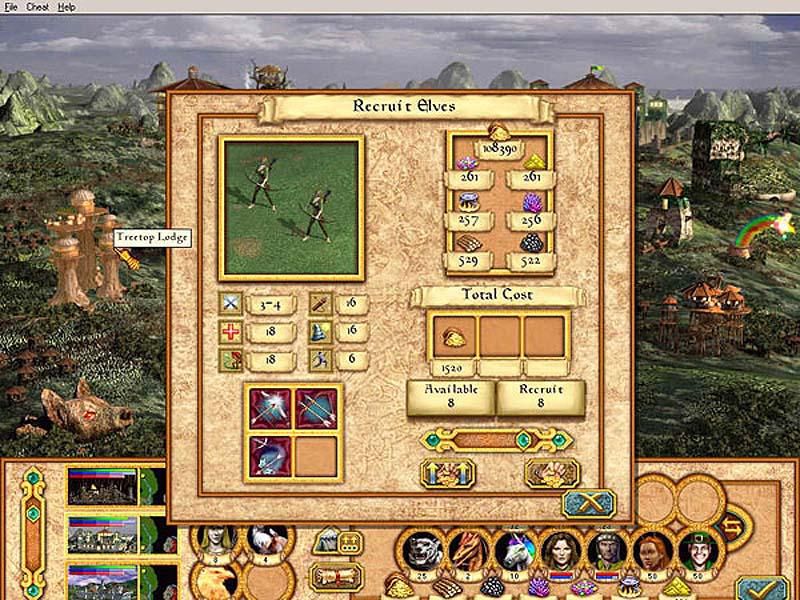The image size is (800, 600).
Task: Close the Recruit Elves dialog
Action: coord(587,502)
